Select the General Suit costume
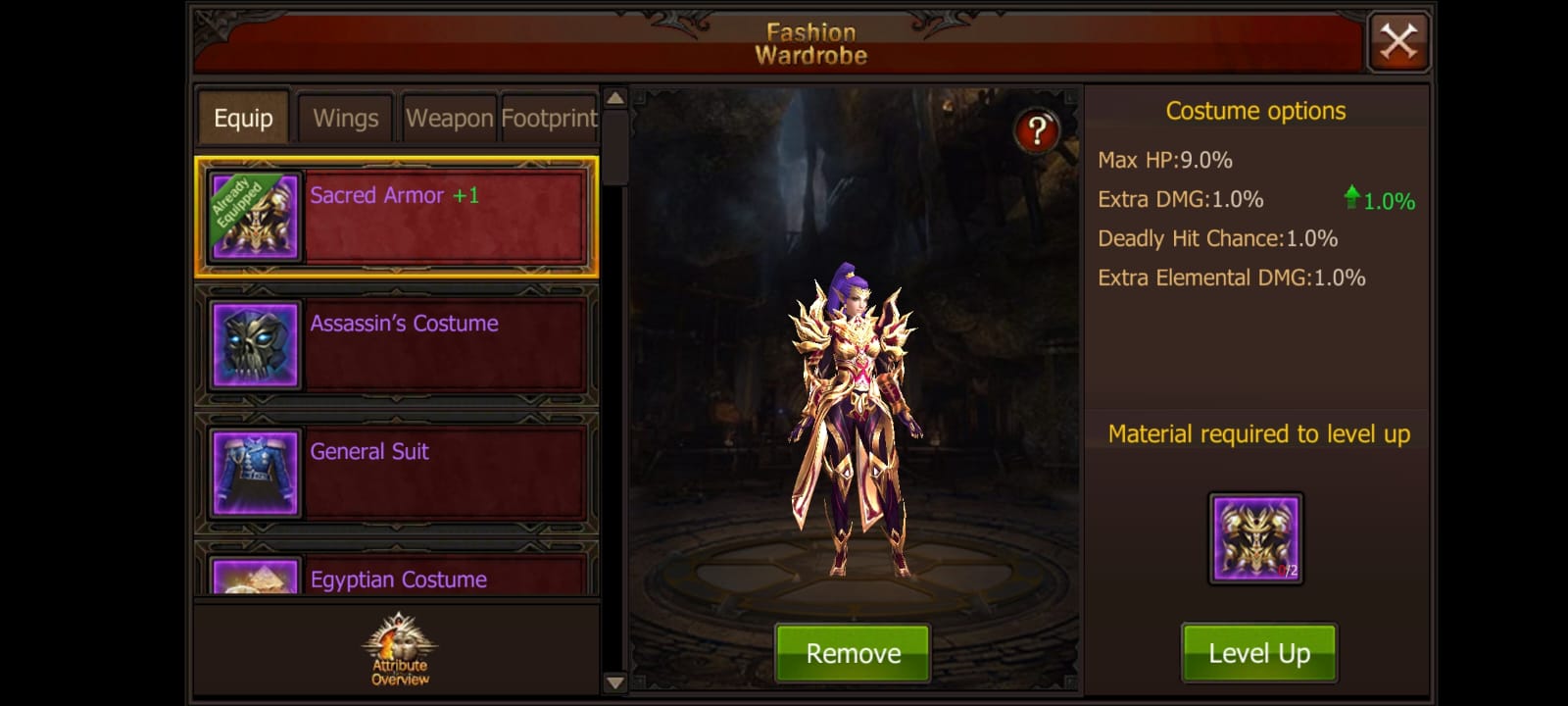Viewport: 1568px width, 706px height. point(397,473)
